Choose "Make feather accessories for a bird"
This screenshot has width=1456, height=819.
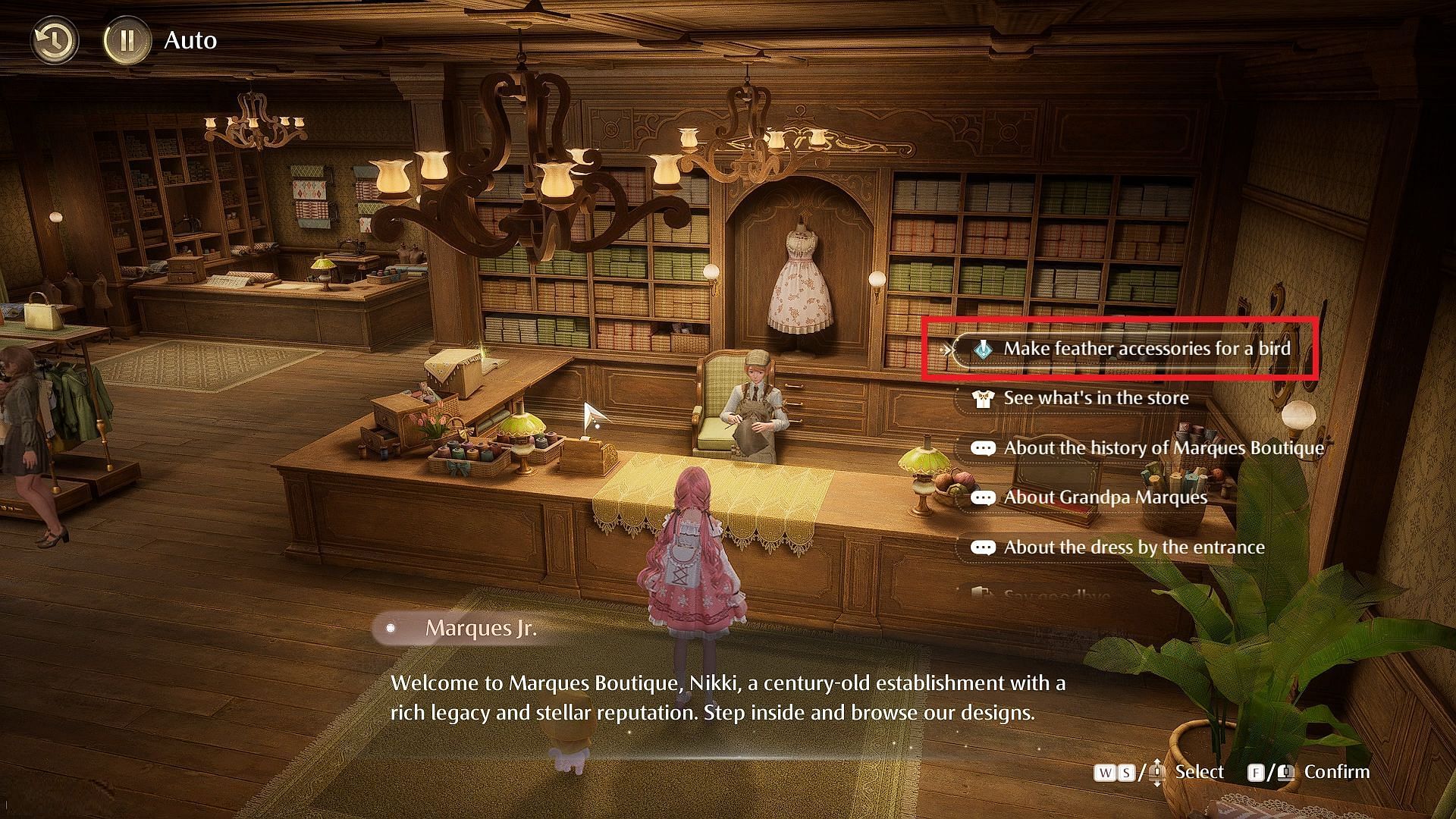point(1145,349)
